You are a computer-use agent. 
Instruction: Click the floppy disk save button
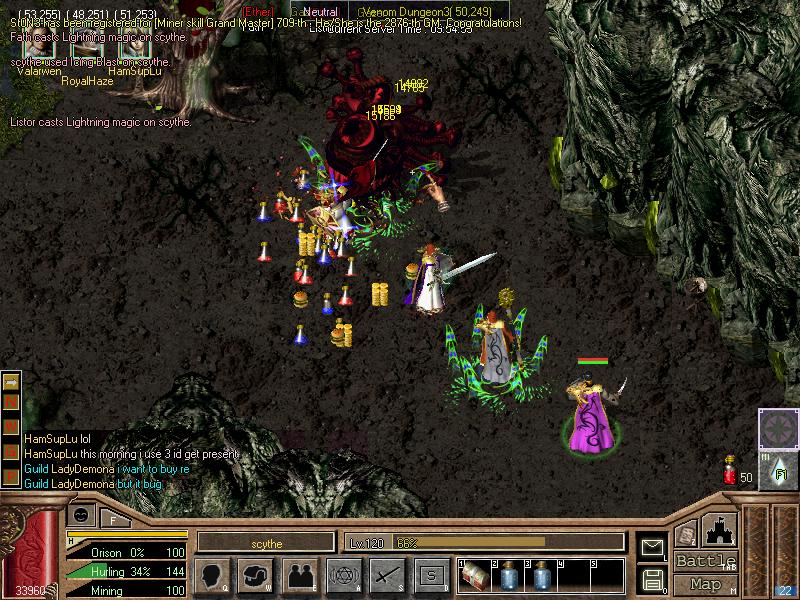tap(653, 579)
